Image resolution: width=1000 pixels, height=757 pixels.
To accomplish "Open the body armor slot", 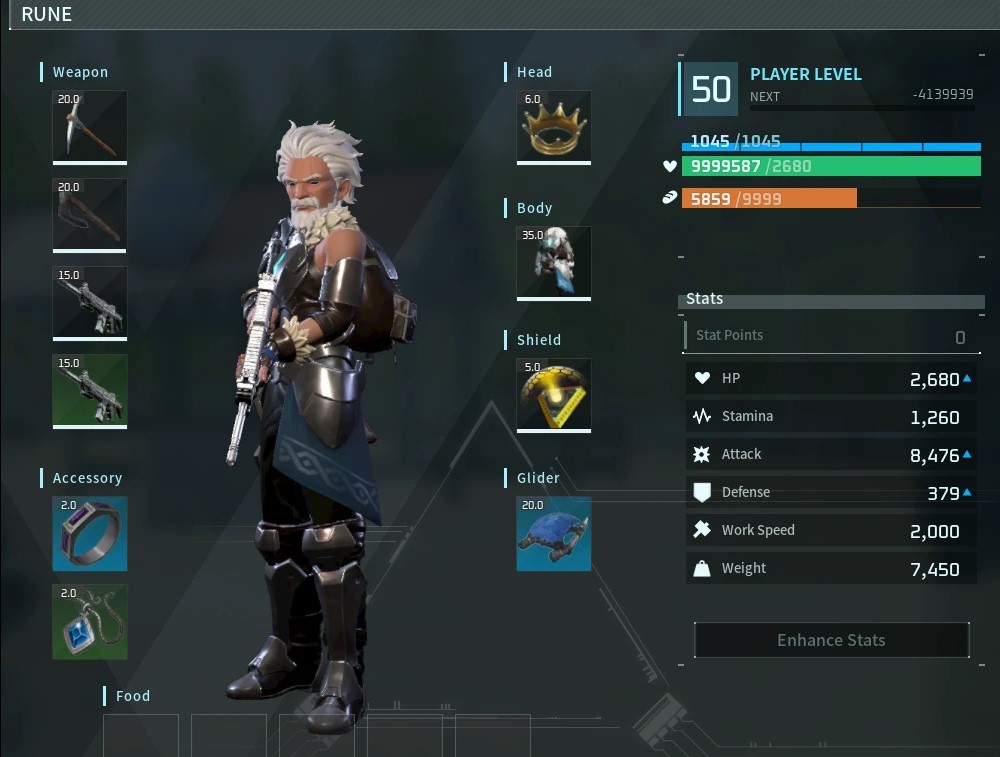I will tap(553, 262).
